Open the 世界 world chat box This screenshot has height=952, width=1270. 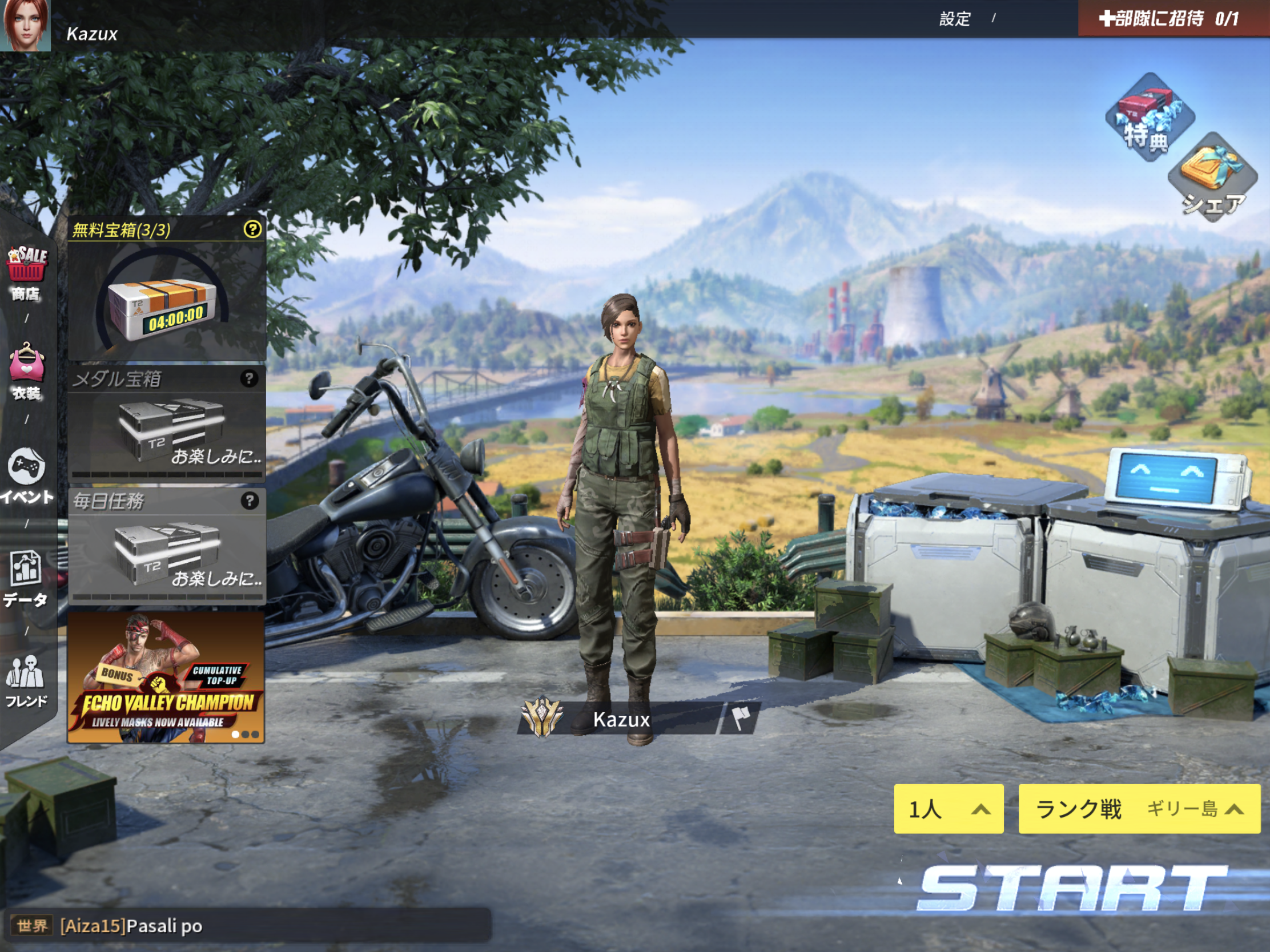(x=247, y=926)
